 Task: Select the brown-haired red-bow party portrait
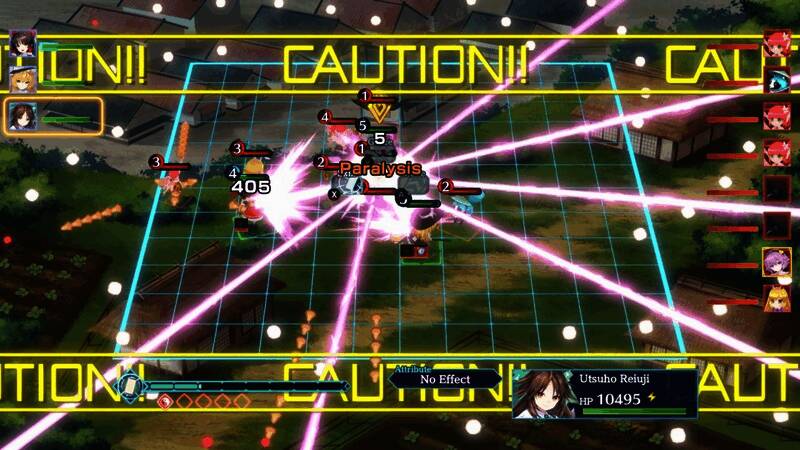[x=23, y=43]
